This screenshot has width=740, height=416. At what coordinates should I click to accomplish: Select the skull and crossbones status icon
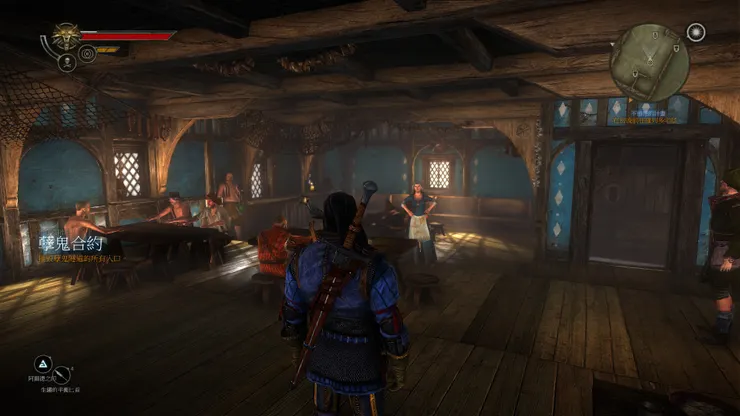[67, 62]
